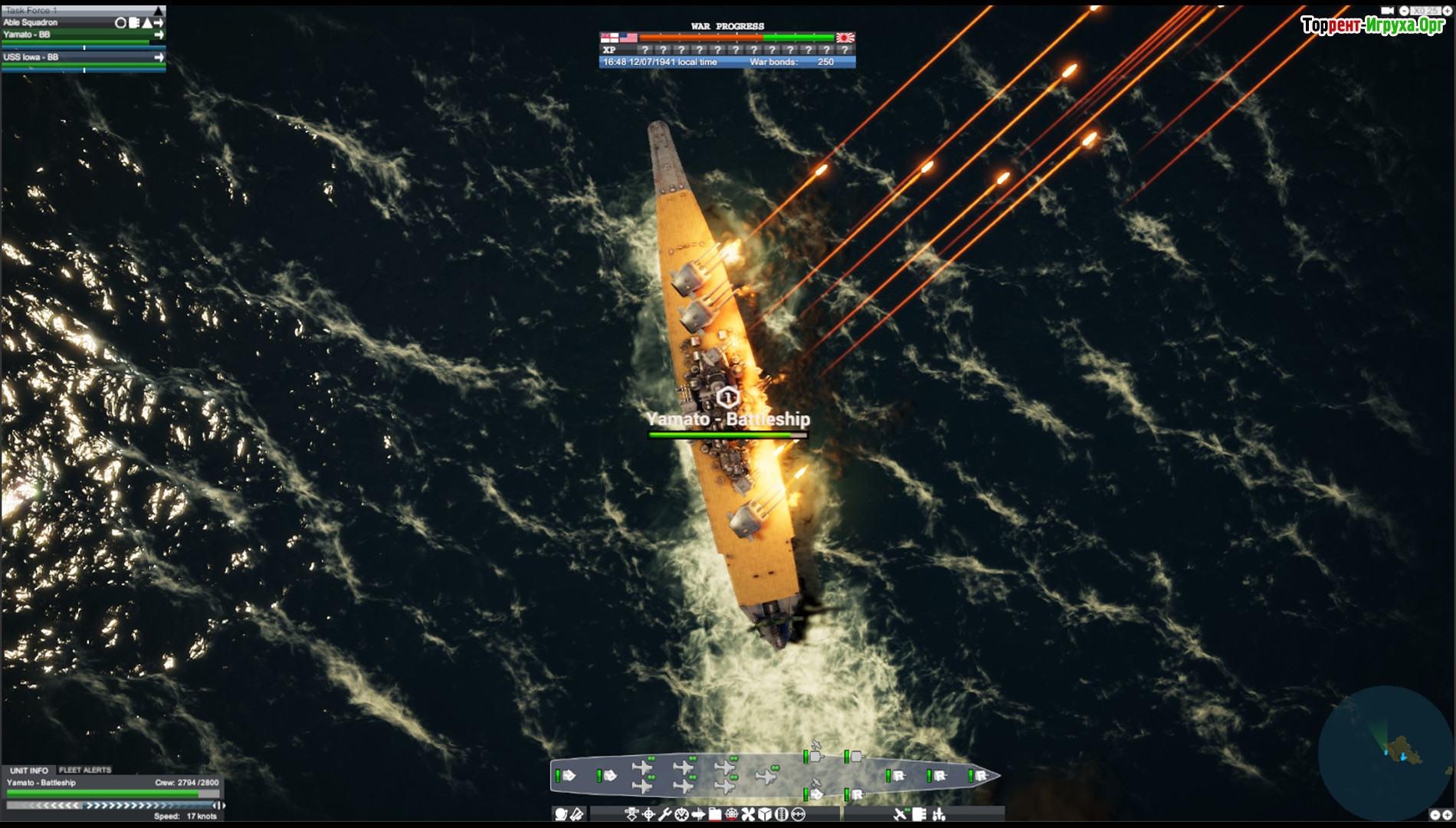The image size is (1456, 828).
Task: Click the propeller engine icon
Action: tap(748, 814)
